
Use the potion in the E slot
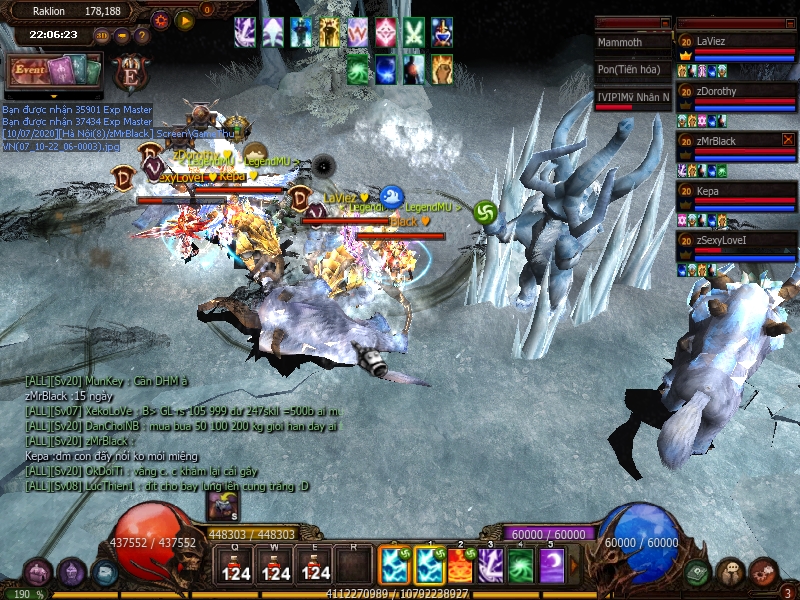coord(315,566)
